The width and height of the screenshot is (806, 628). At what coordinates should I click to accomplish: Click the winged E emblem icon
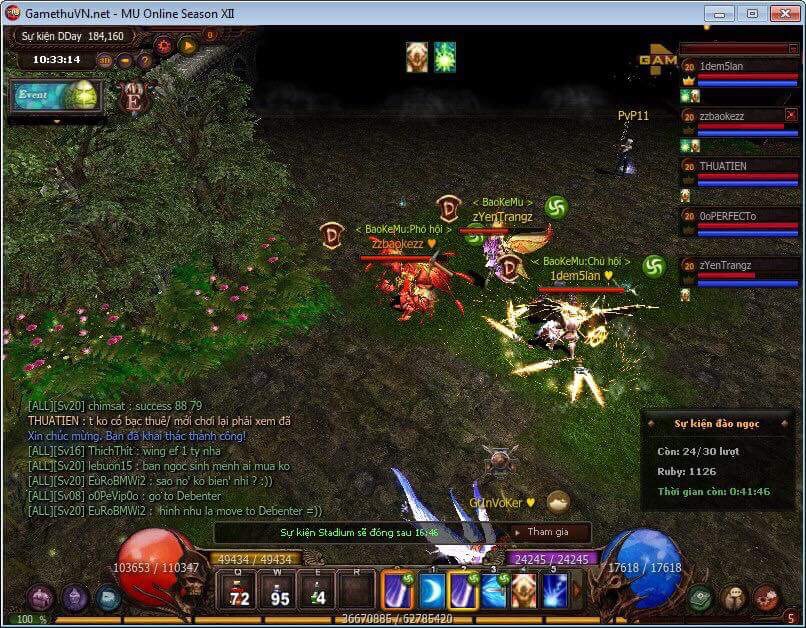tap(132, 98)
